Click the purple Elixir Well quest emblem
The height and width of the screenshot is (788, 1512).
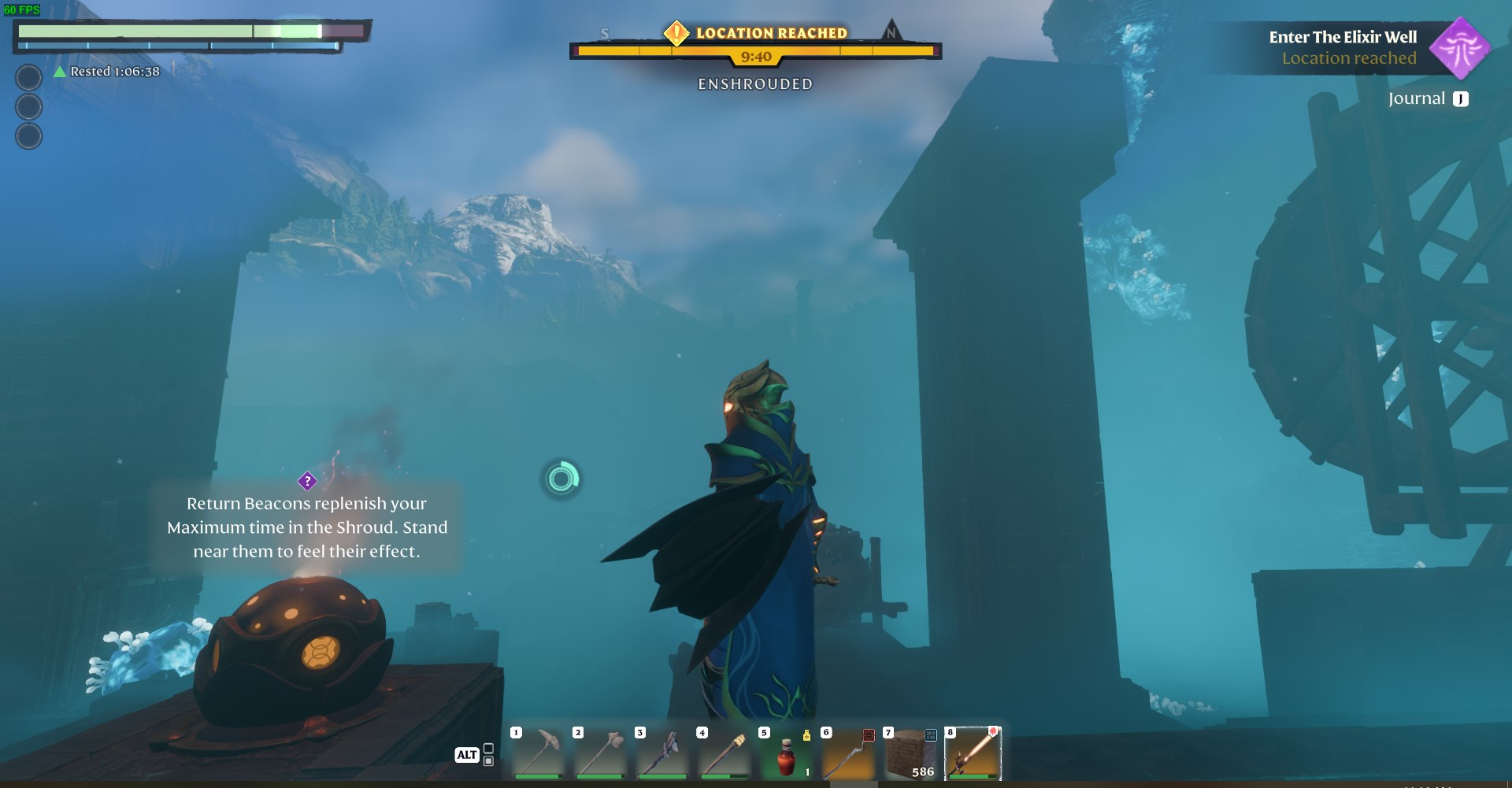pyautogui.click(x=1462, y=49)
